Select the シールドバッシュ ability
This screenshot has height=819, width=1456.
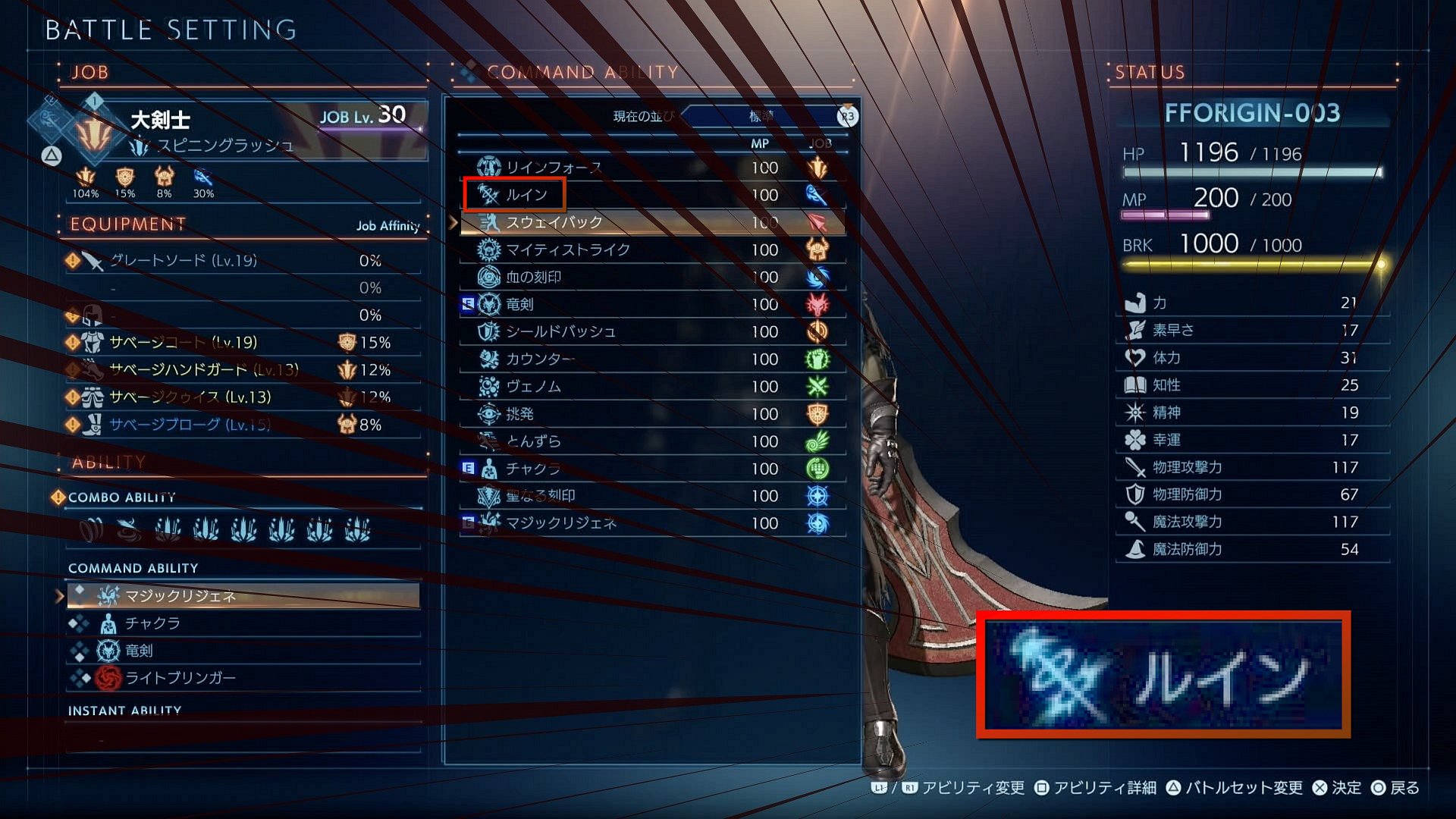pyautogui.click(x=560, y=331)
